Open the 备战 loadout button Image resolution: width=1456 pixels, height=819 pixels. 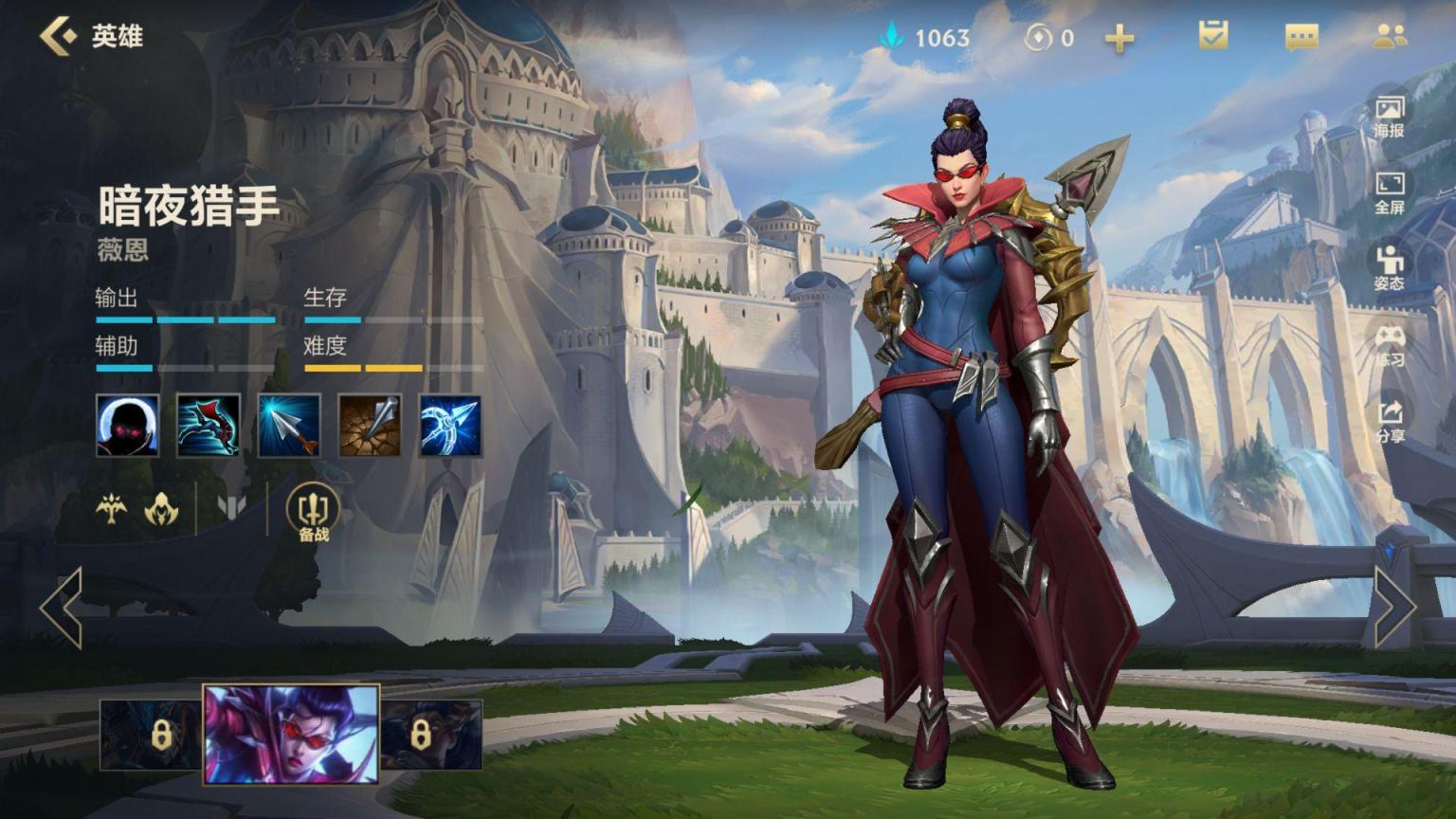click(x=313, y=513)
